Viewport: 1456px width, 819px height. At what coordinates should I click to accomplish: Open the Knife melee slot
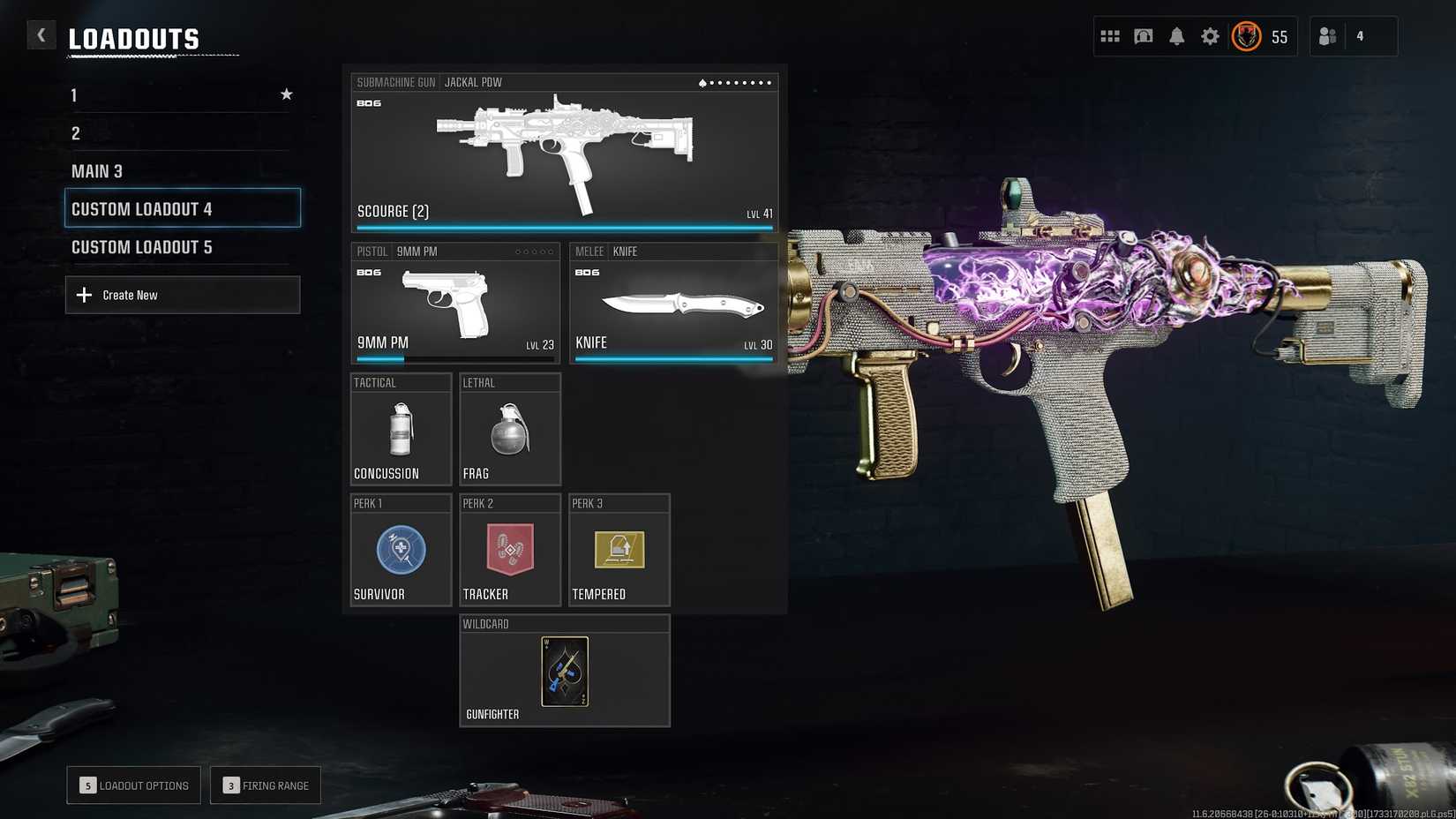click(673, 304)
